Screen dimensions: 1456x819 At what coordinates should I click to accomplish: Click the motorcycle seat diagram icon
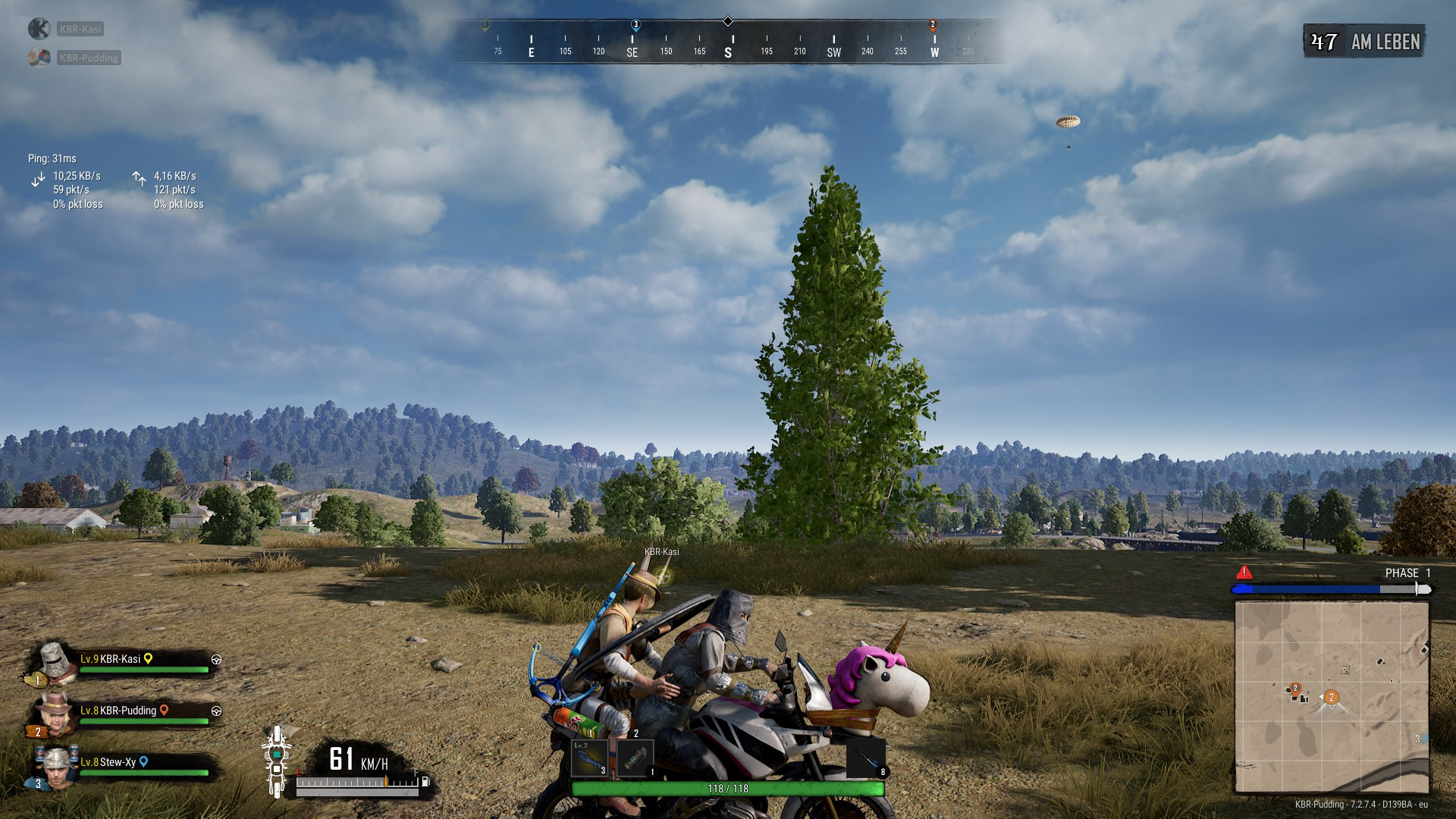coord(277,761)
